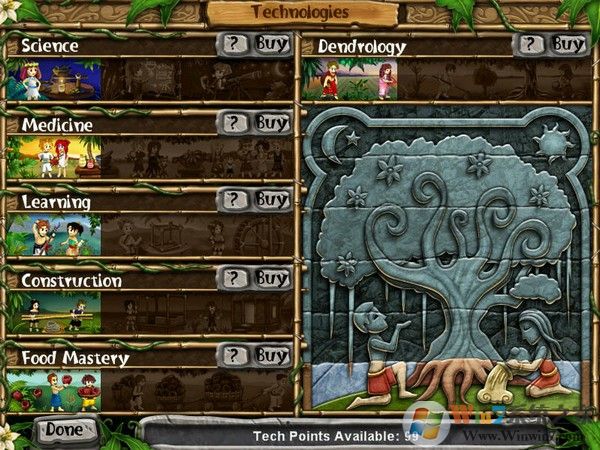Buy the Dendrology technology
Viewport: 600px width, 450px height.
[x=567, y=44]
